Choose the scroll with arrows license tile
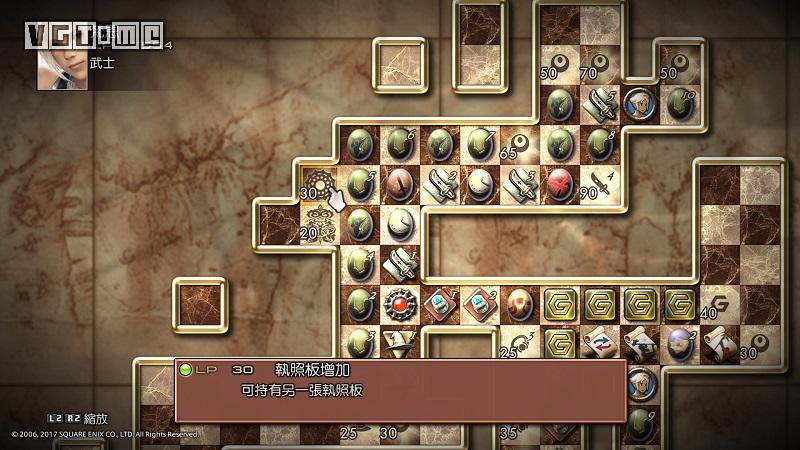This screenshot has width=800, height=450. (x=600, y=343)
